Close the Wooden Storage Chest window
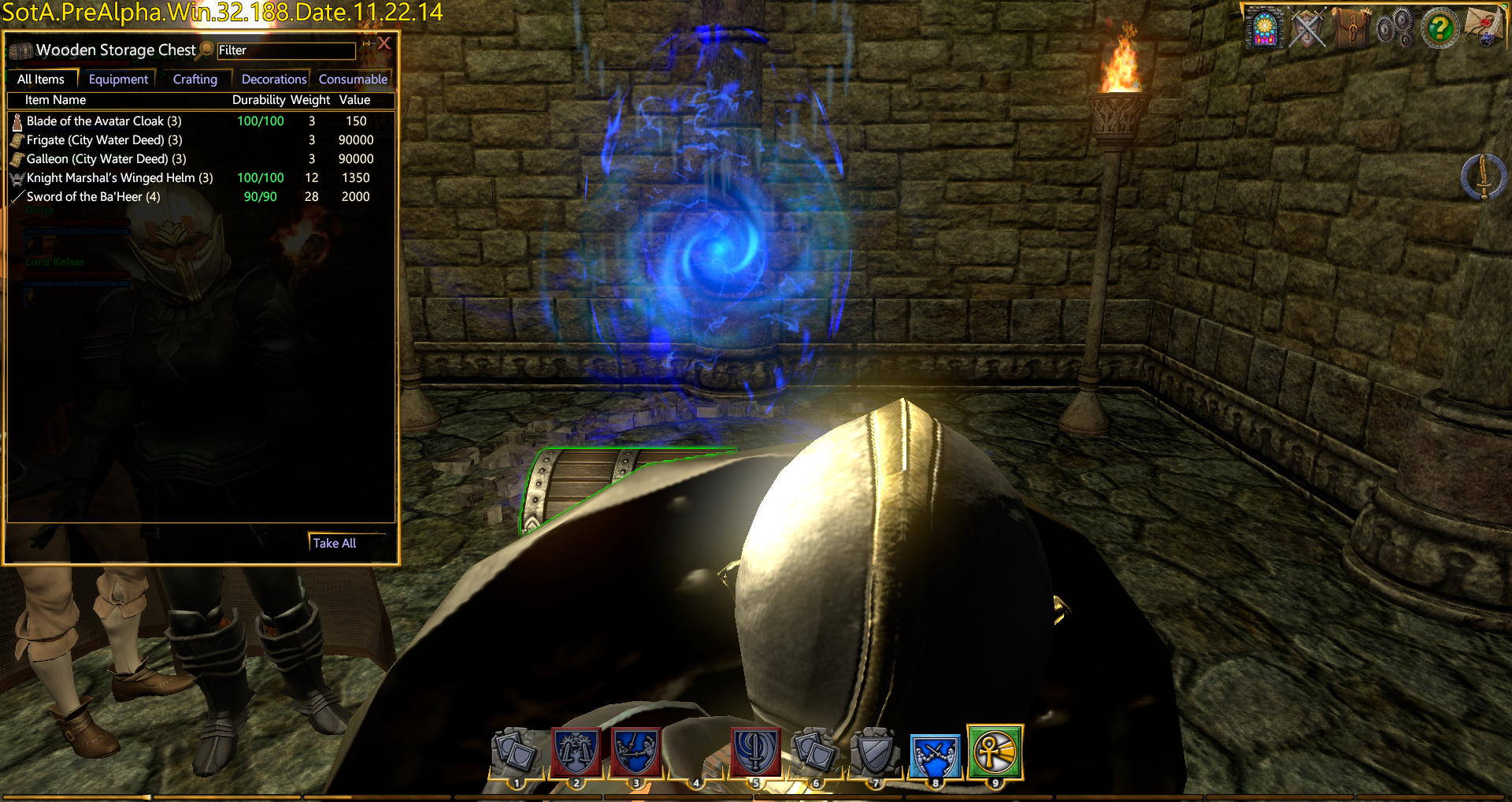Viewport: 1512px width, 802px height. coord(384,43)
